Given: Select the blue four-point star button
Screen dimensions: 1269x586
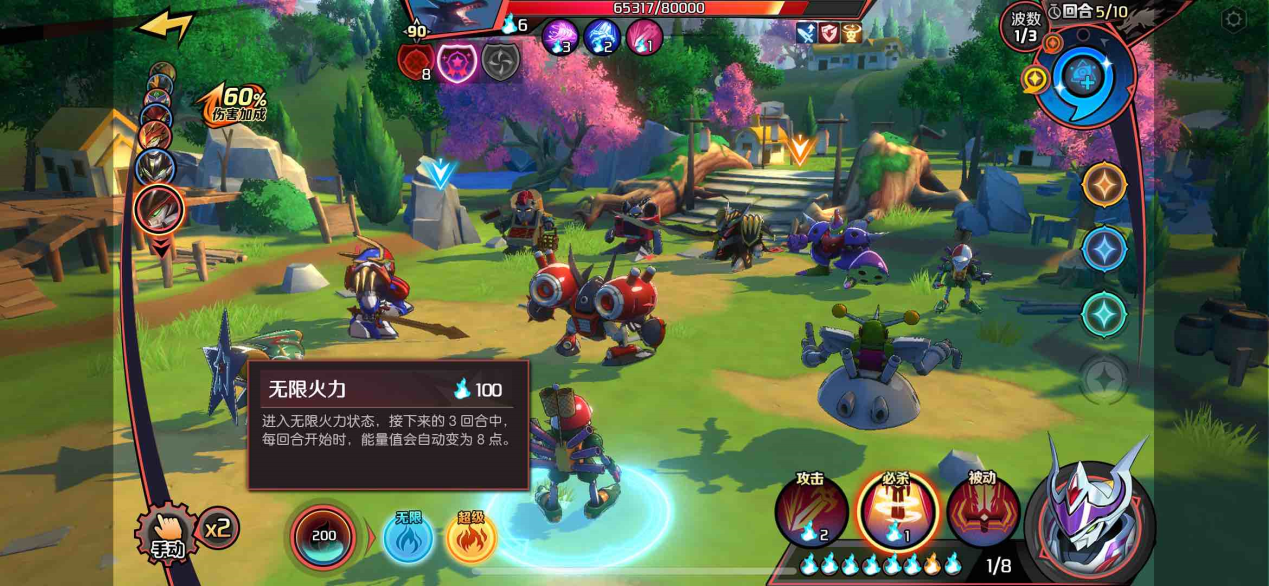Looking at the screenshot, I should [x=1105, y=249].
